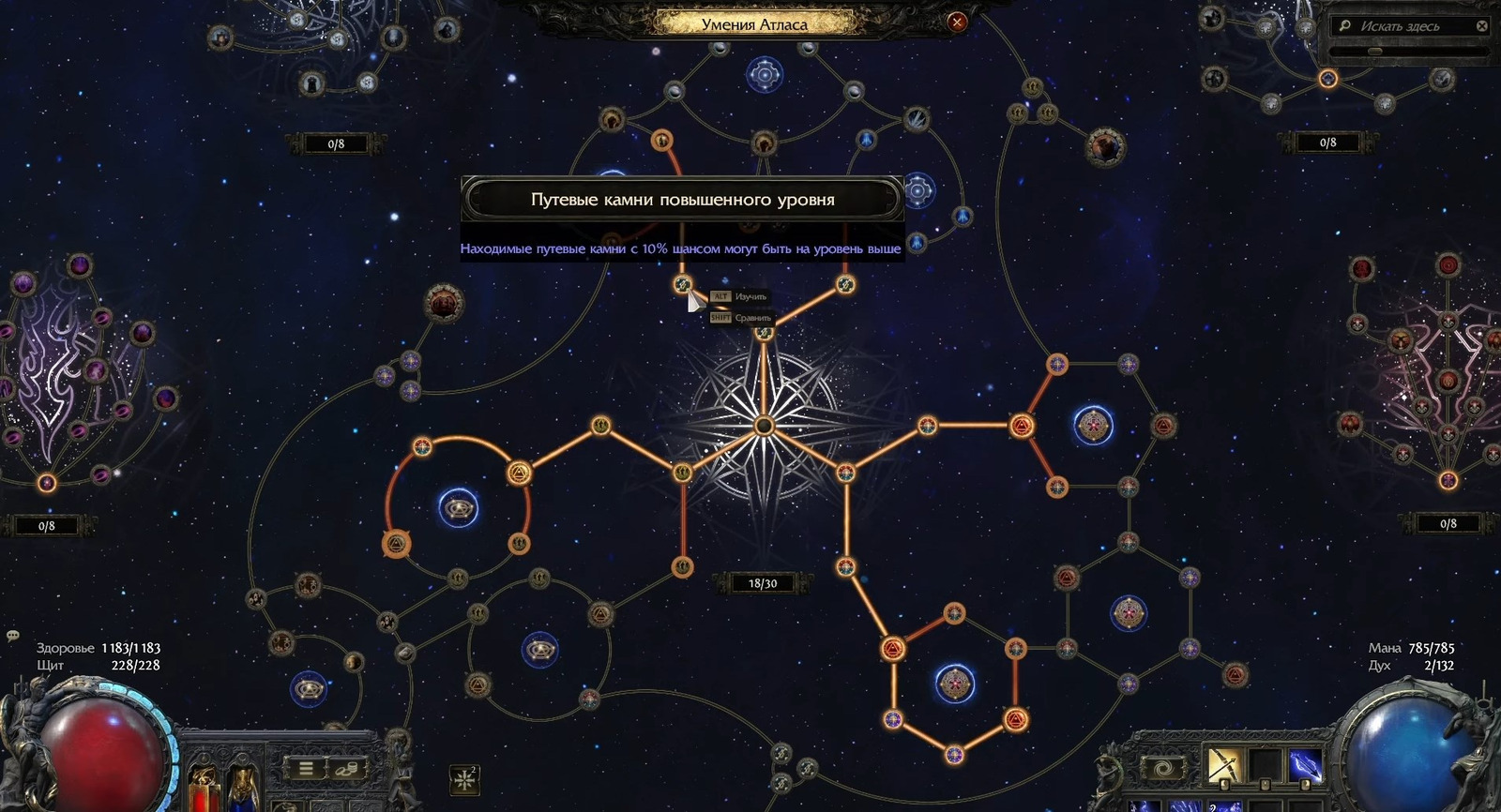Activate the bow attack skill

[1223, 765]
